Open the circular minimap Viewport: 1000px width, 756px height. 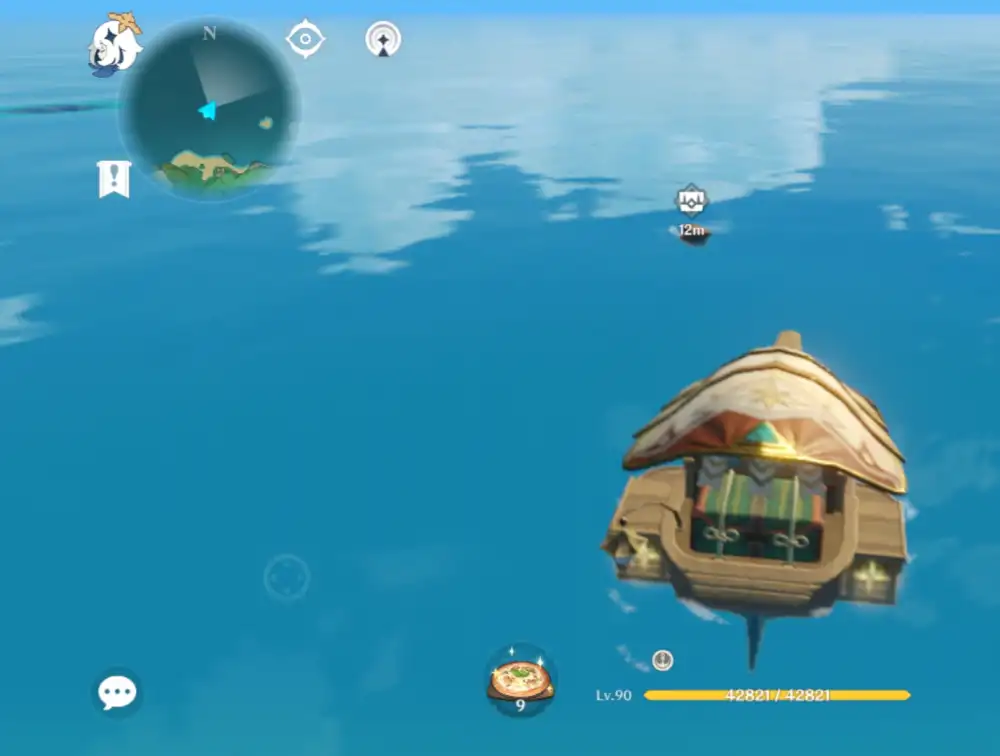click(x=209, y=109)
